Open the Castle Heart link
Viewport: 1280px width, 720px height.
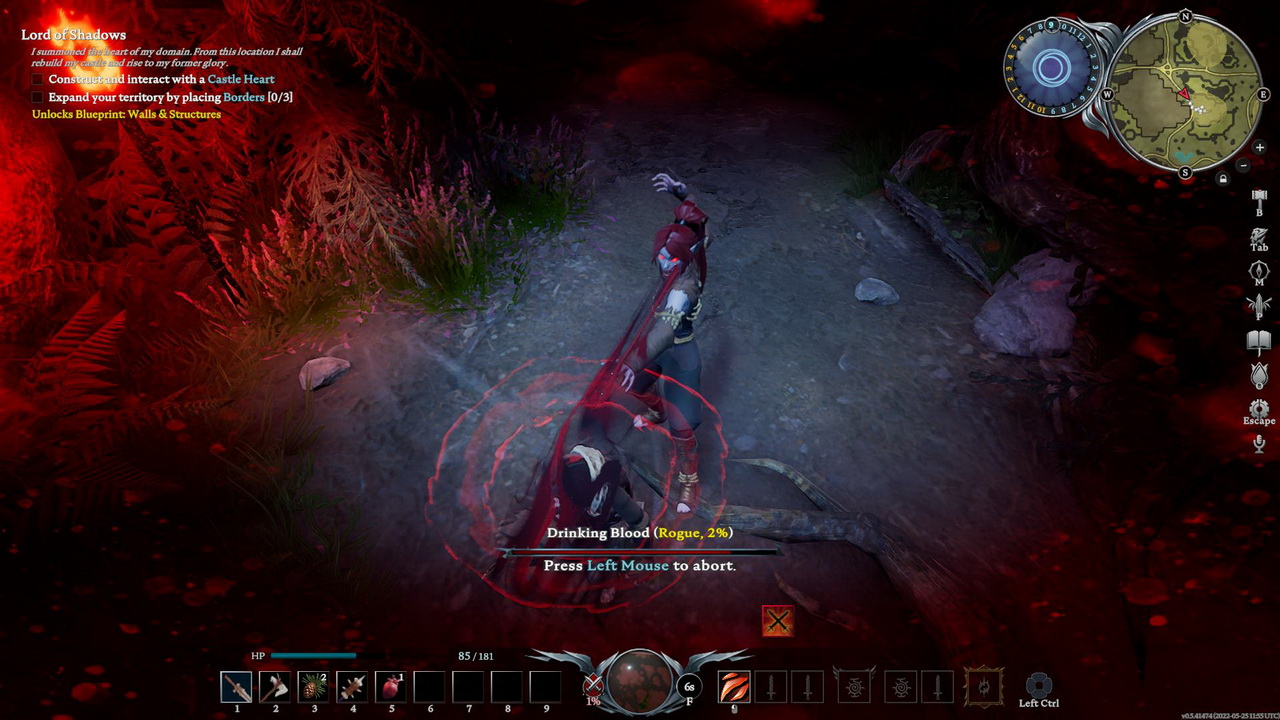(x=241, y=79)
